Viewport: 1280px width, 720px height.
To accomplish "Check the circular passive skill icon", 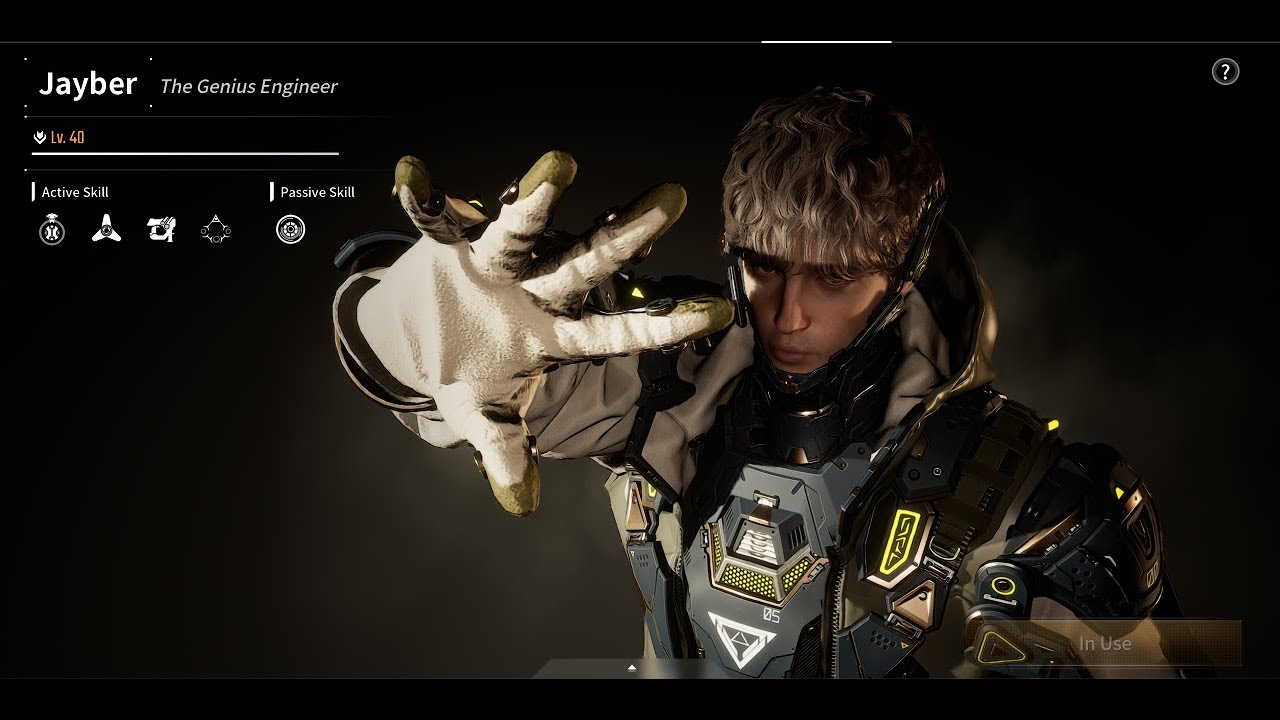I will (290, 230).
